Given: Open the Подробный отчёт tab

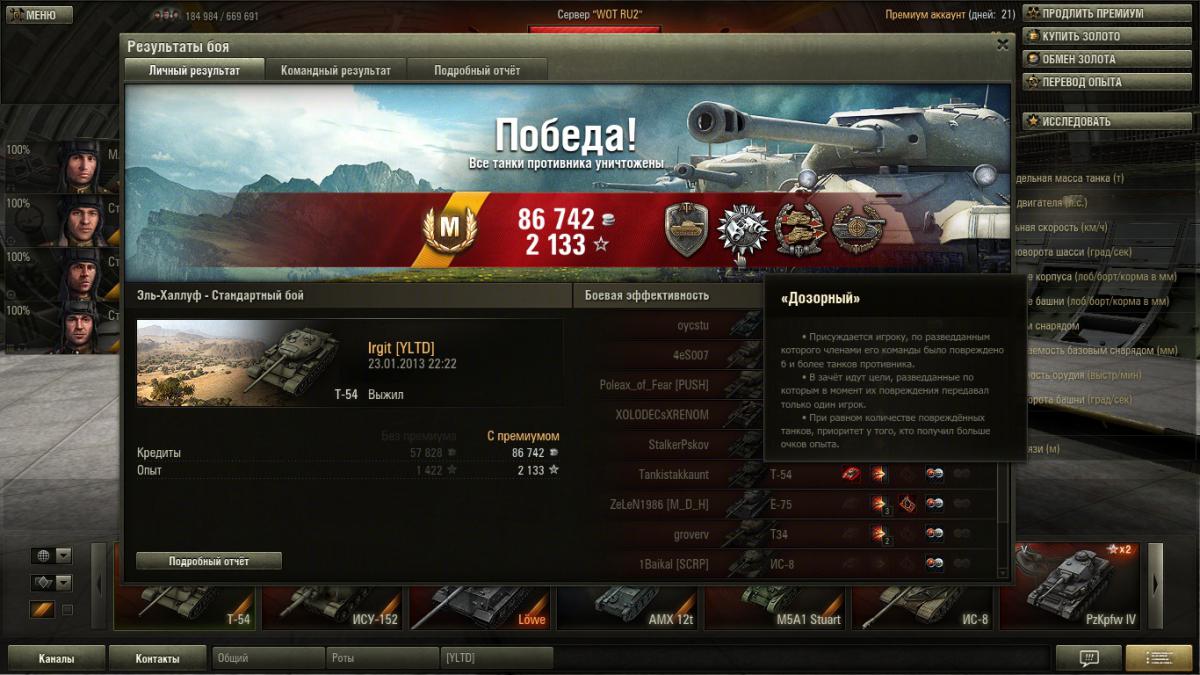Looking at the screenshot, I should 477,70.
